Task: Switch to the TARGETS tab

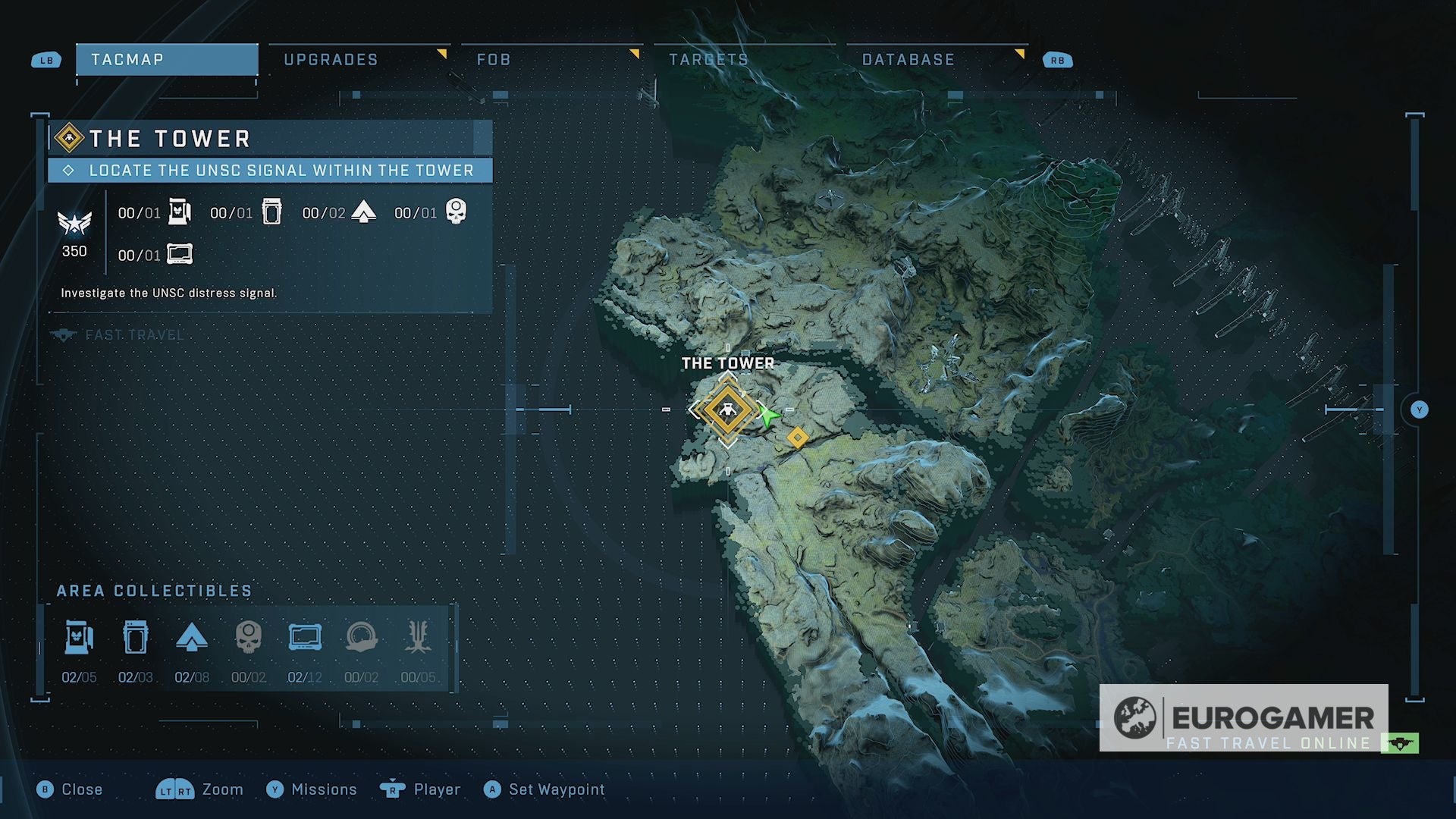Action: (707, 59)
